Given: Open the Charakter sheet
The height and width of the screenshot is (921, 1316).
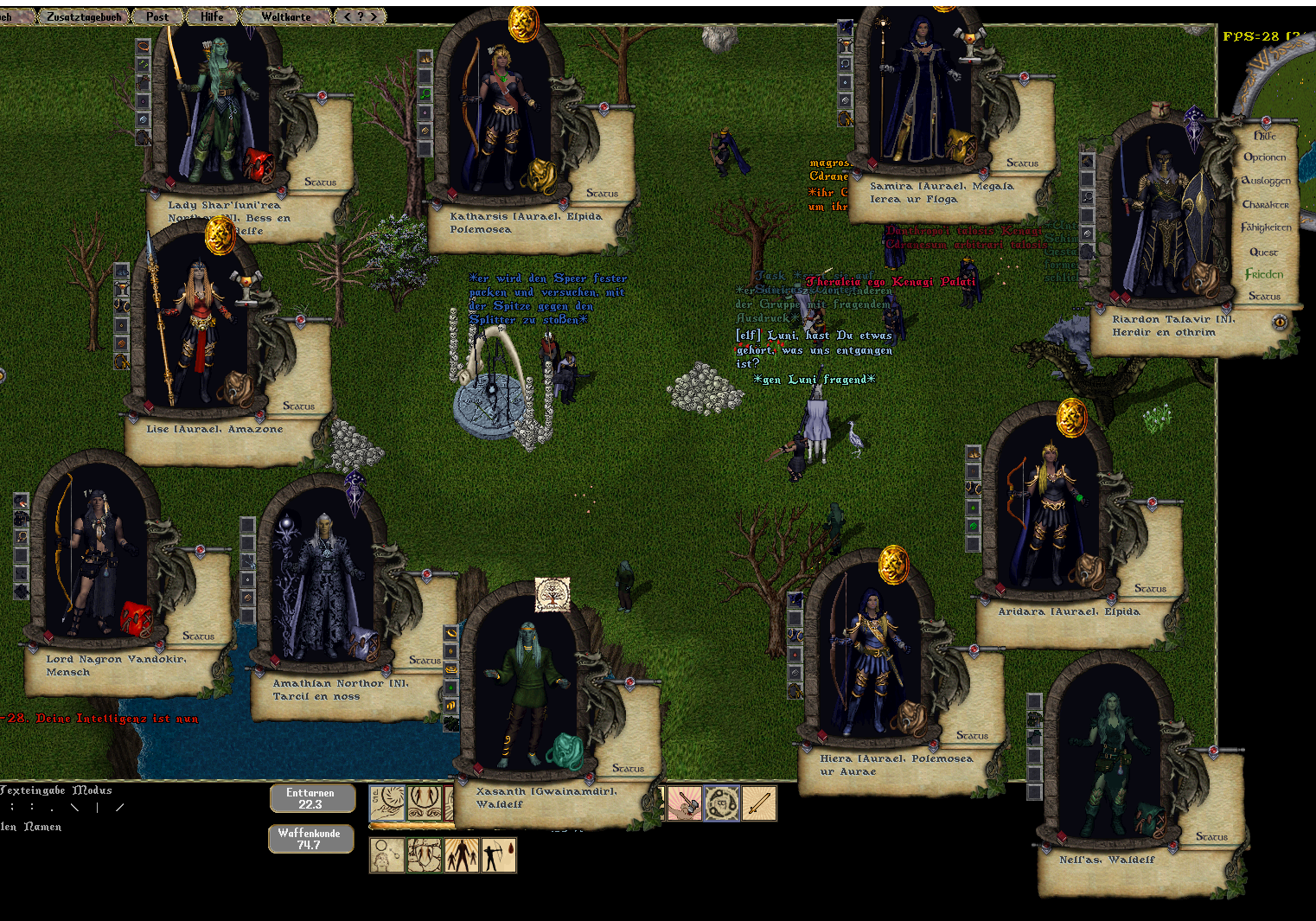Looking at the screenshot, I should click(x=1265, y=205).
